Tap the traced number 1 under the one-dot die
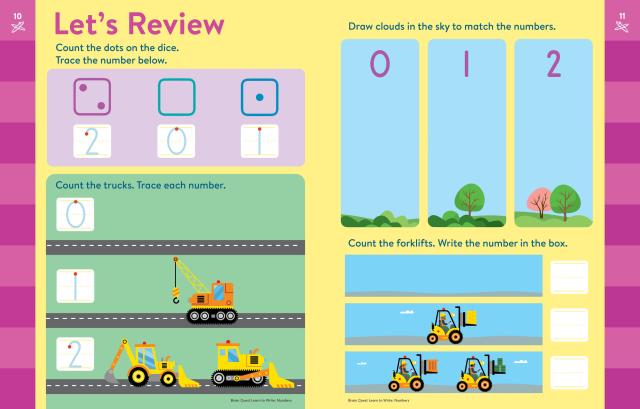The height and width of the screenshot is (409, 640). tap(258, 142)
